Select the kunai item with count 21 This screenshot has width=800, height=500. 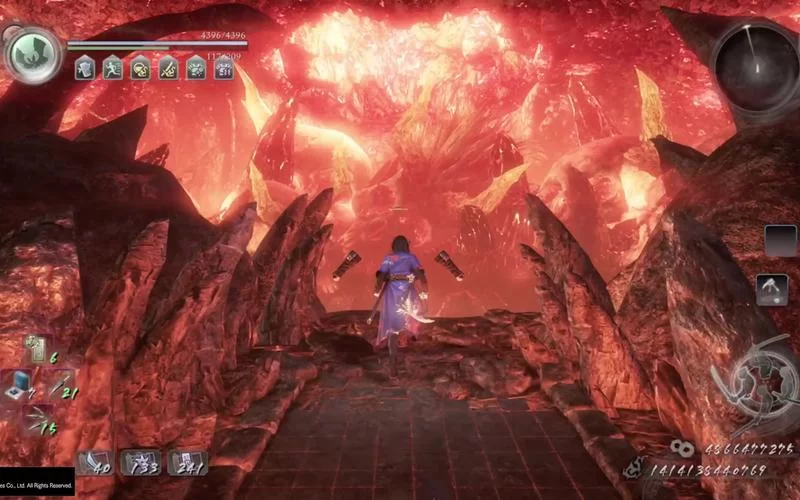58,386
